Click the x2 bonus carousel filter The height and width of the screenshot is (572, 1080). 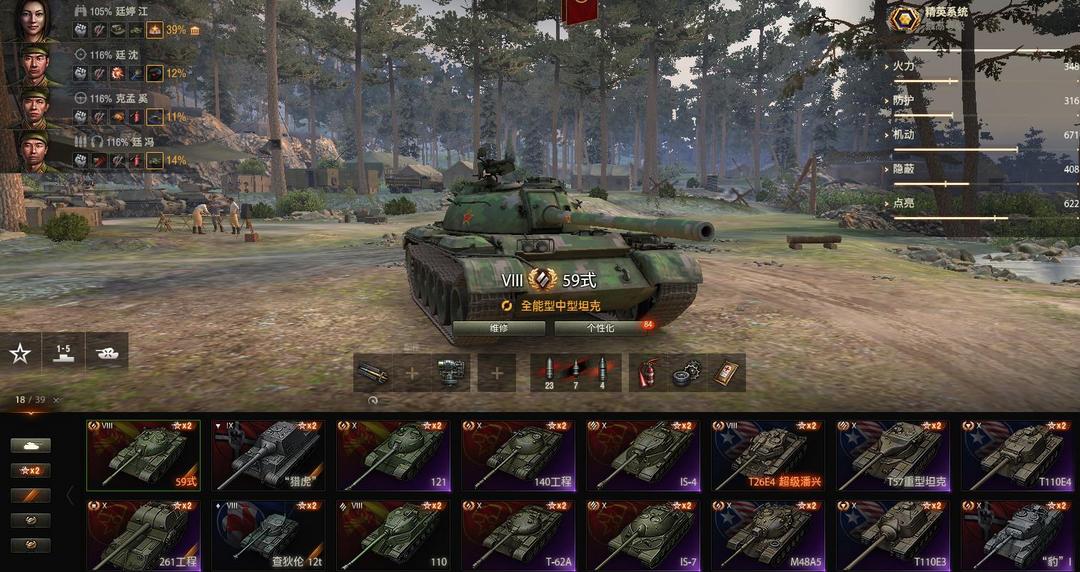coord(30,470)
